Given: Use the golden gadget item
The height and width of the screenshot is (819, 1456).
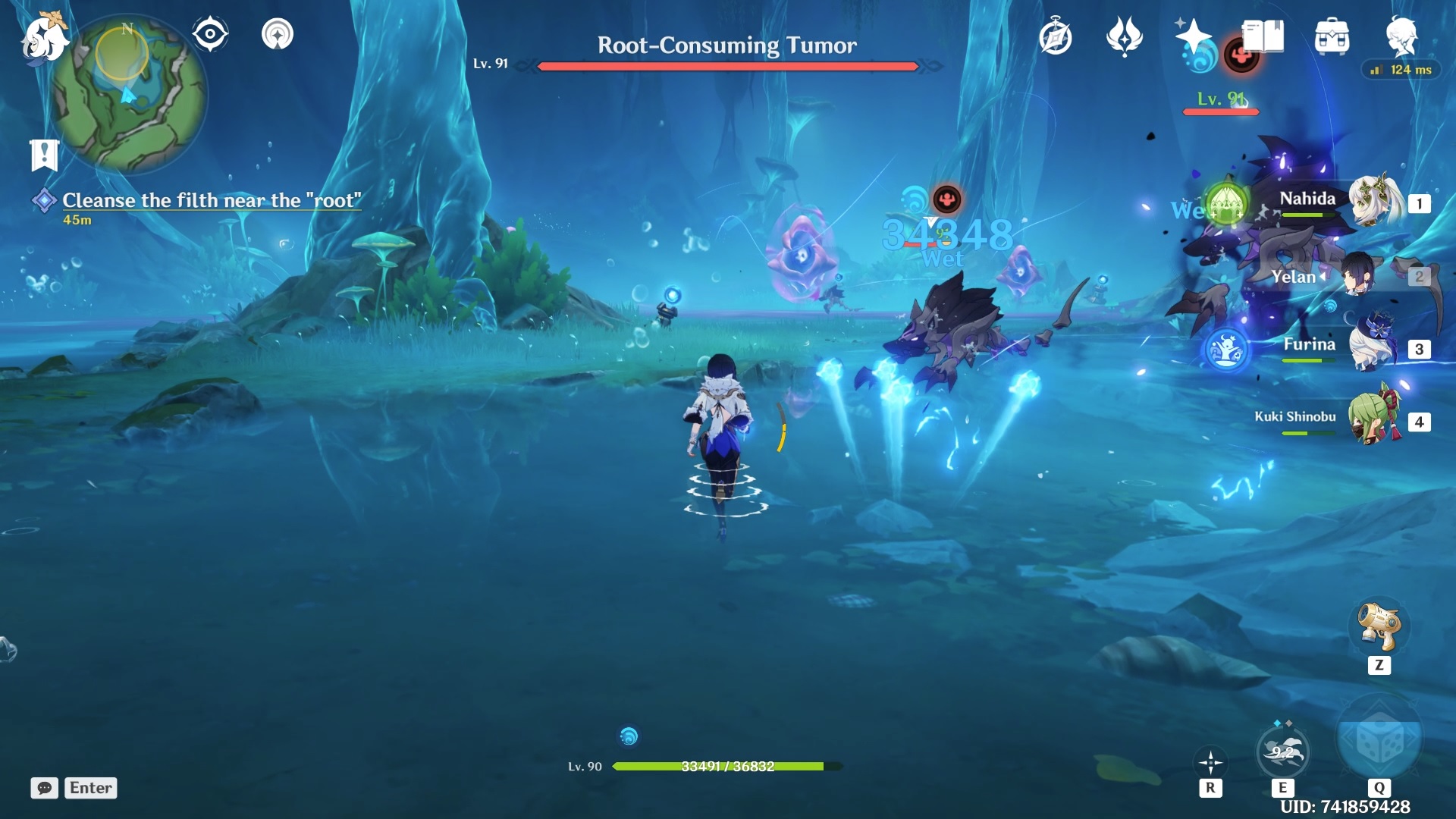Looking at the screenshot, I should (1379, 626).
